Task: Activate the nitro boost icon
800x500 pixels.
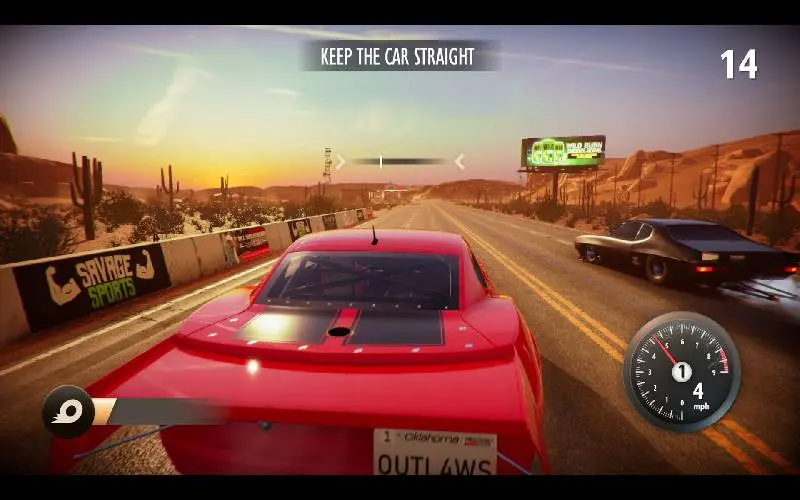Action: coord(68,411)
